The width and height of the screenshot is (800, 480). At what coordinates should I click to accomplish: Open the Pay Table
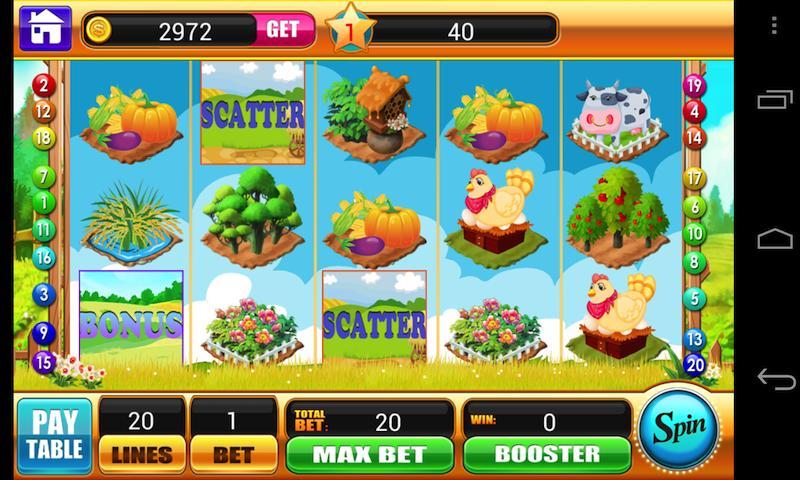tap(54, 436)
